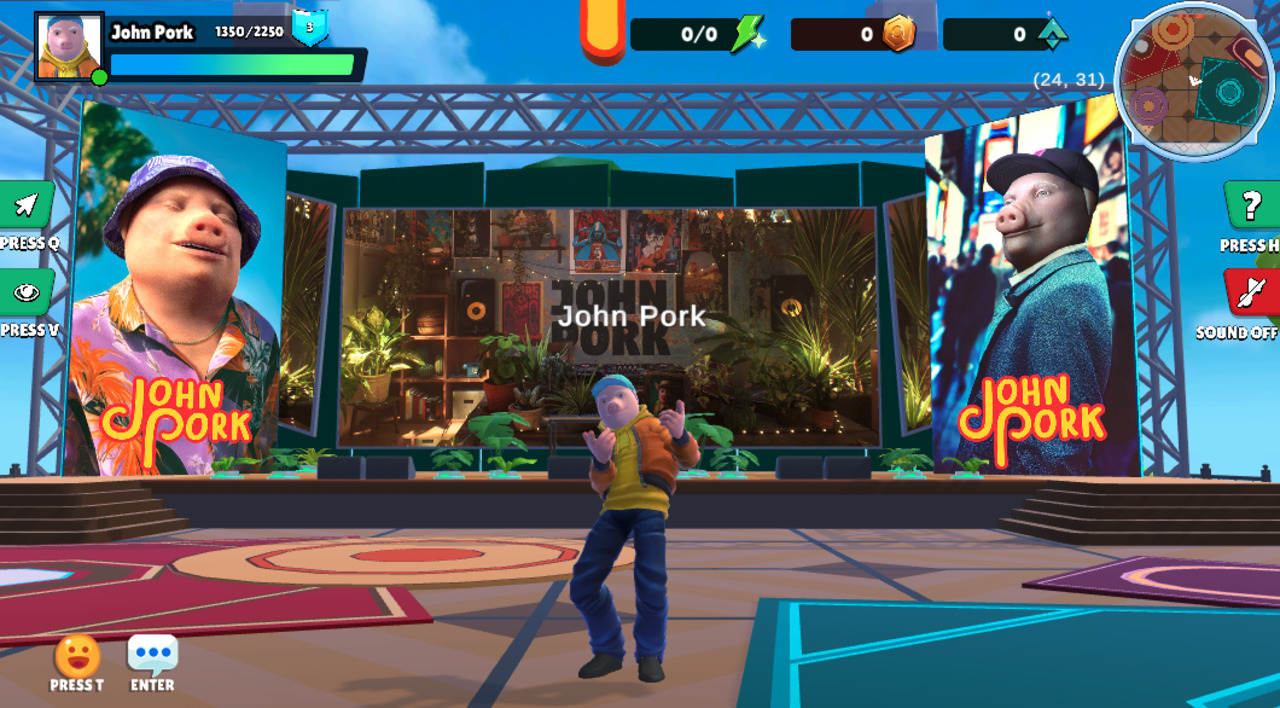The height and width of the screenshot is (708, 1280).
Task: Click the blue level shield badge
Action: [310, 28]
